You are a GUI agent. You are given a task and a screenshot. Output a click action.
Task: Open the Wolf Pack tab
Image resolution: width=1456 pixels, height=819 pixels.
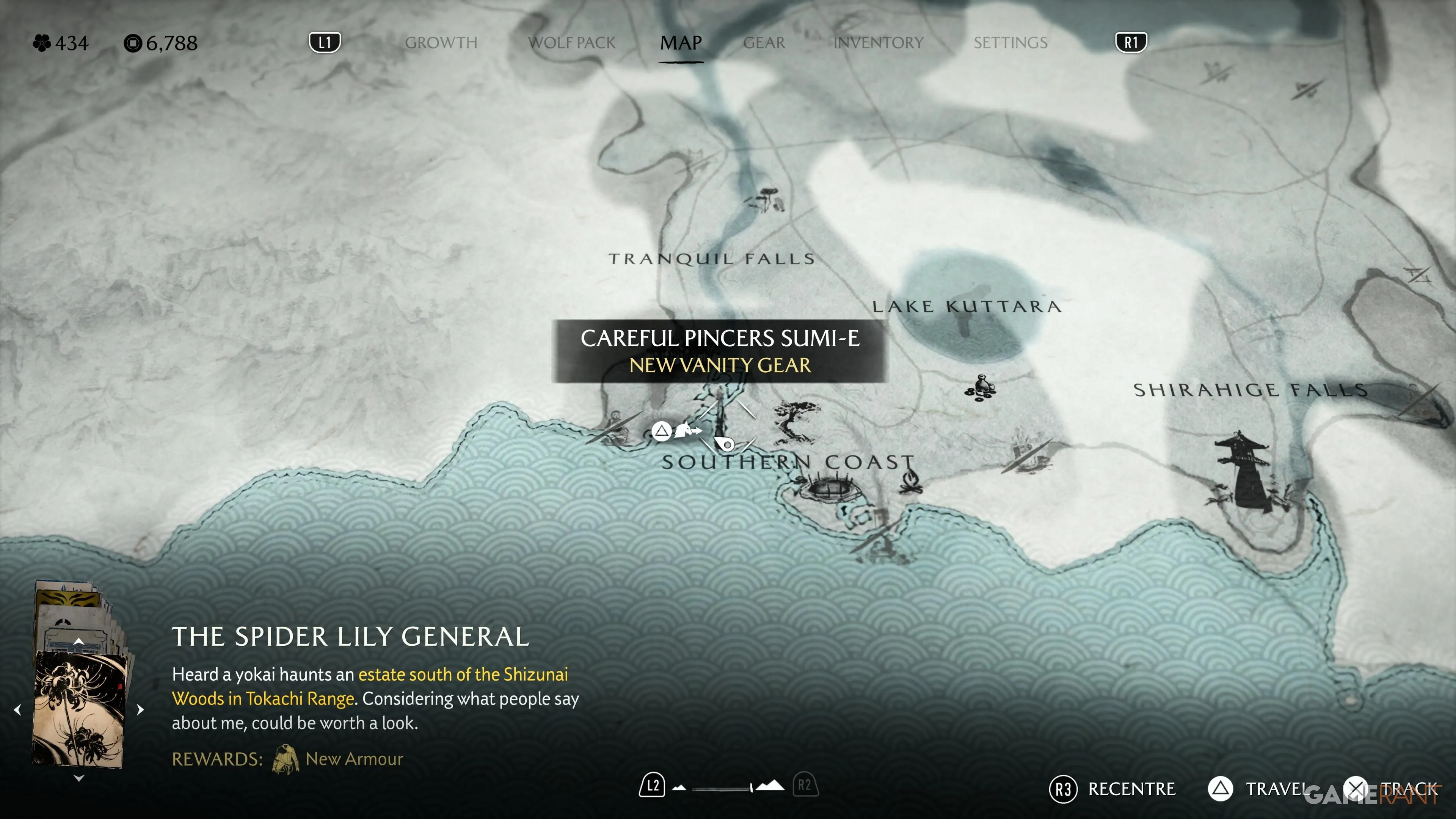571,43
